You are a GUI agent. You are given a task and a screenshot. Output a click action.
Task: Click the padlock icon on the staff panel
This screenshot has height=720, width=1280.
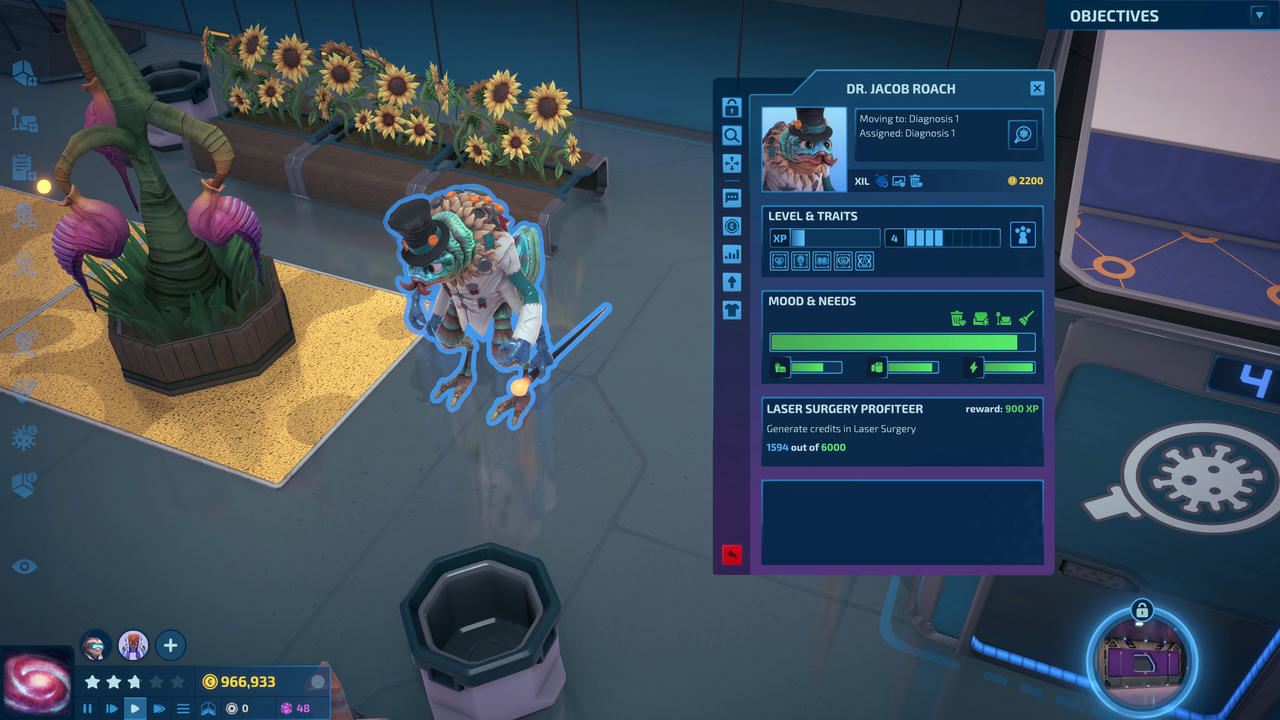(732, 108)
